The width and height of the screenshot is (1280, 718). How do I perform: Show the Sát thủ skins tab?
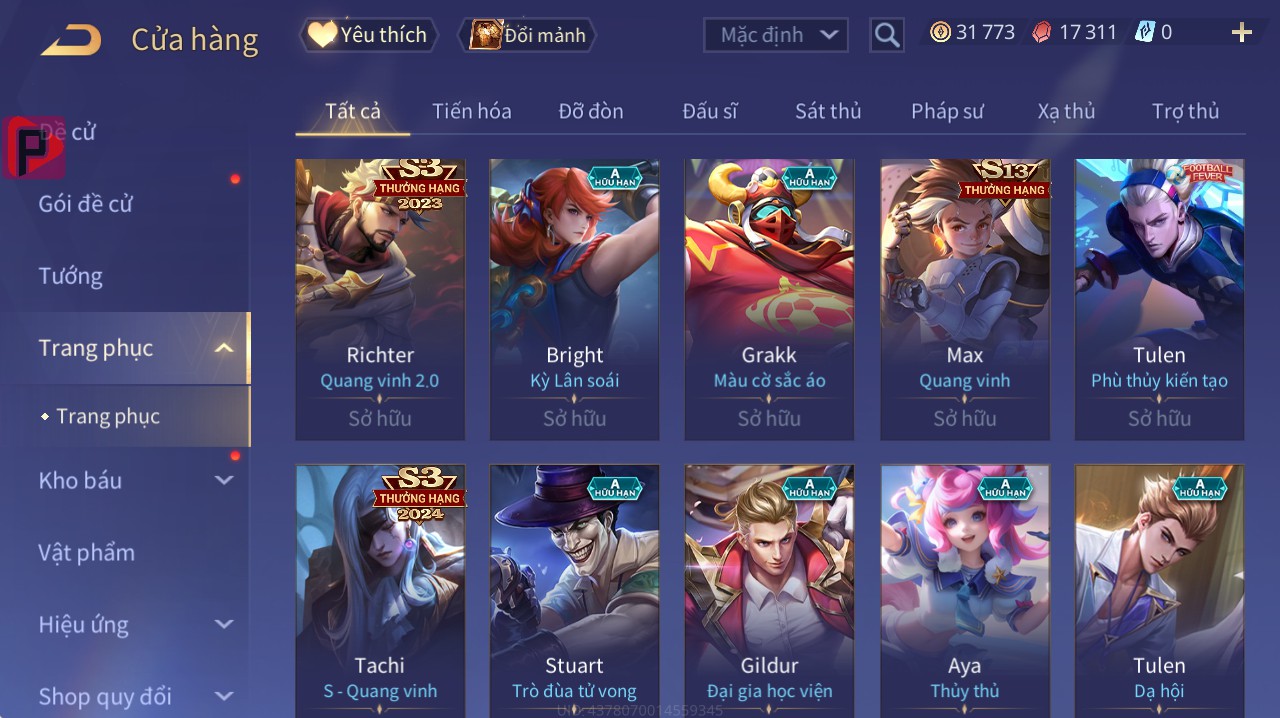click(x=828, y=111)
